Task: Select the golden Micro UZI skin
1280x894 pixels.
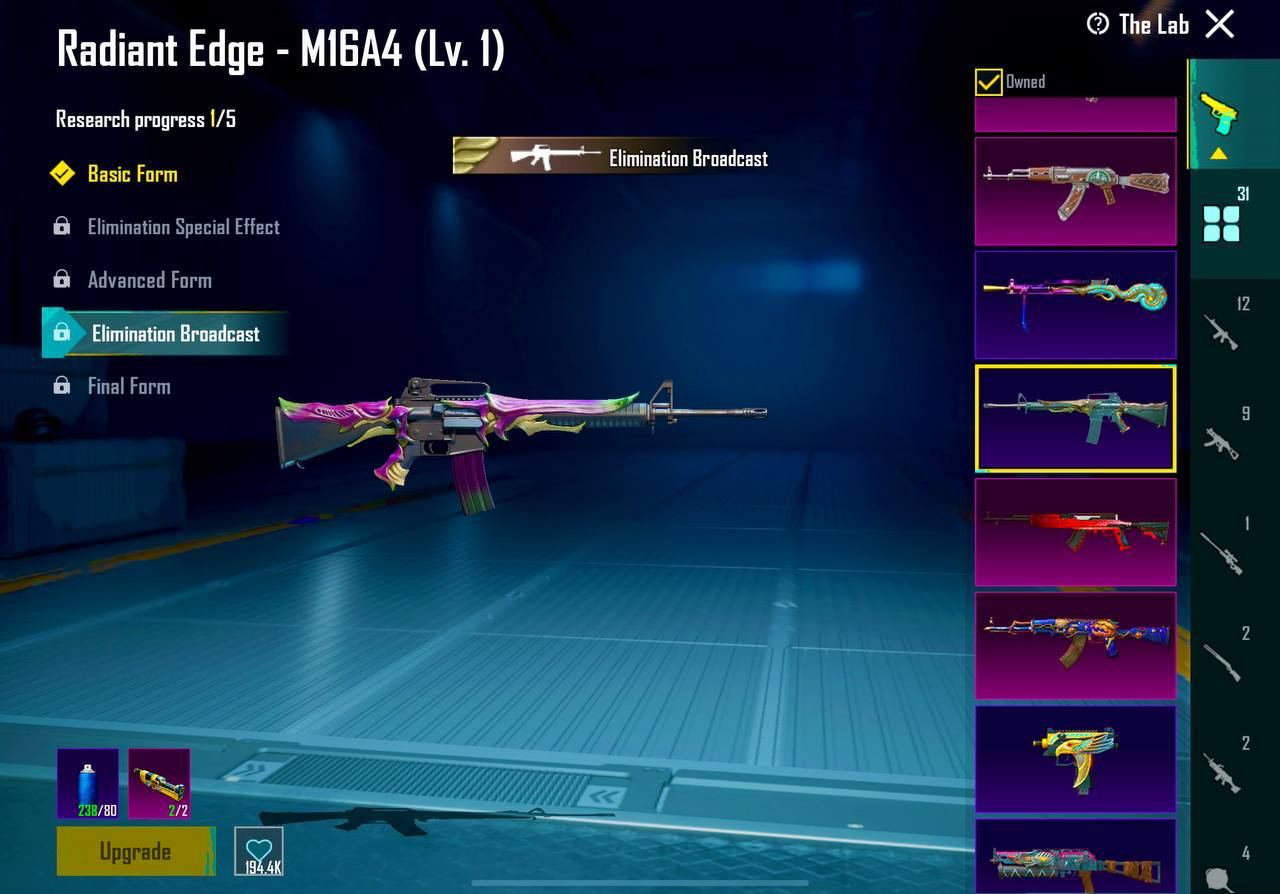Action: 1075,758
